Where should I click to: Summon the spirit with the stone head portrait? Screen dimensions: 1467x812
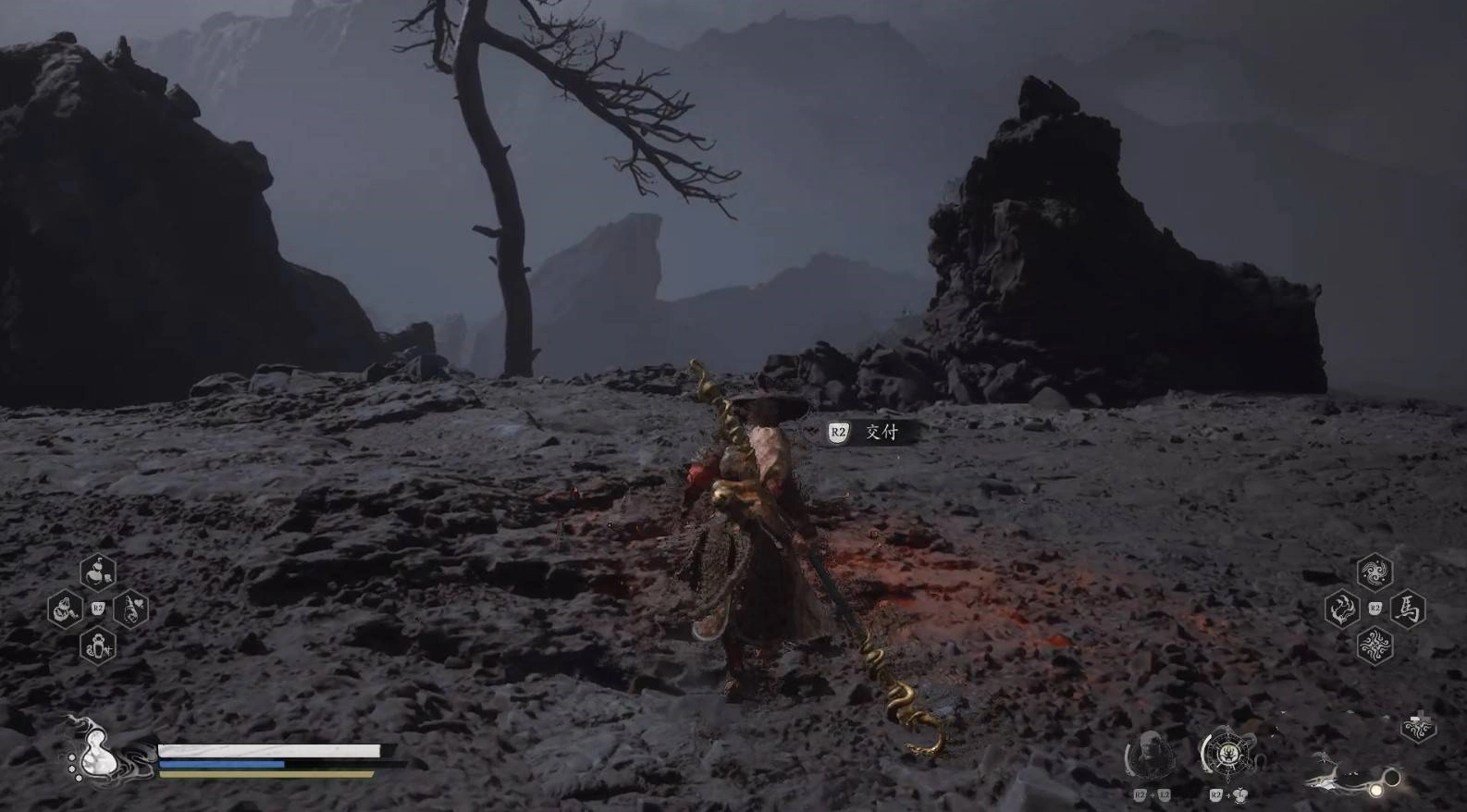click(1149, 756)
